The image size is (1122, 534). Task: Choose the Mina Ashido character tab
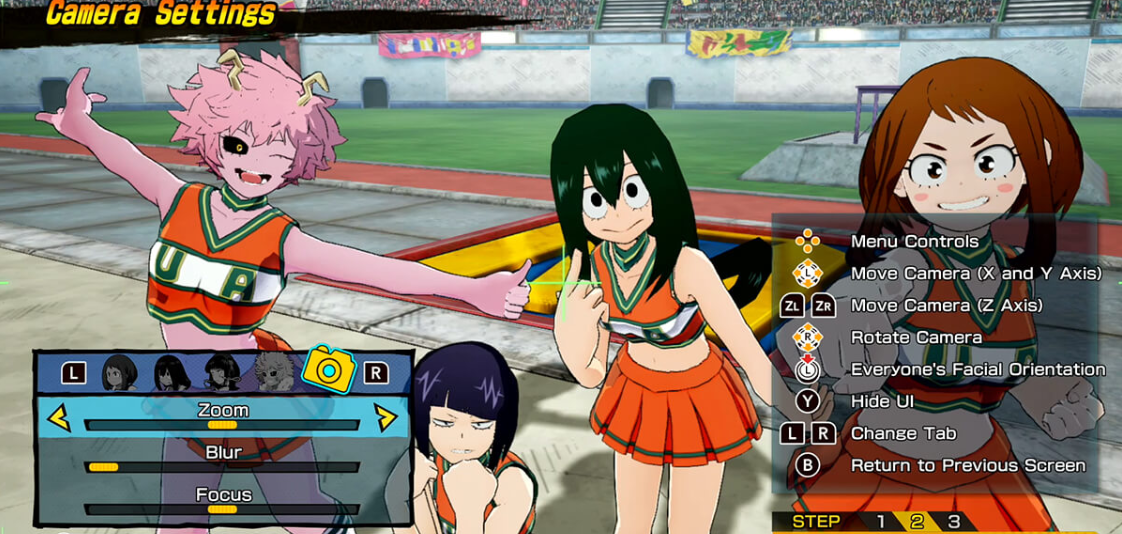pyautogui.click(x=272, y=373)
